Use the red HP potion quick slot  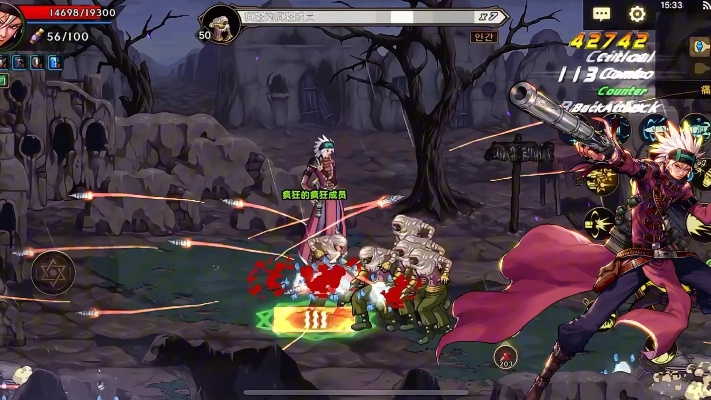coord(506,354)
